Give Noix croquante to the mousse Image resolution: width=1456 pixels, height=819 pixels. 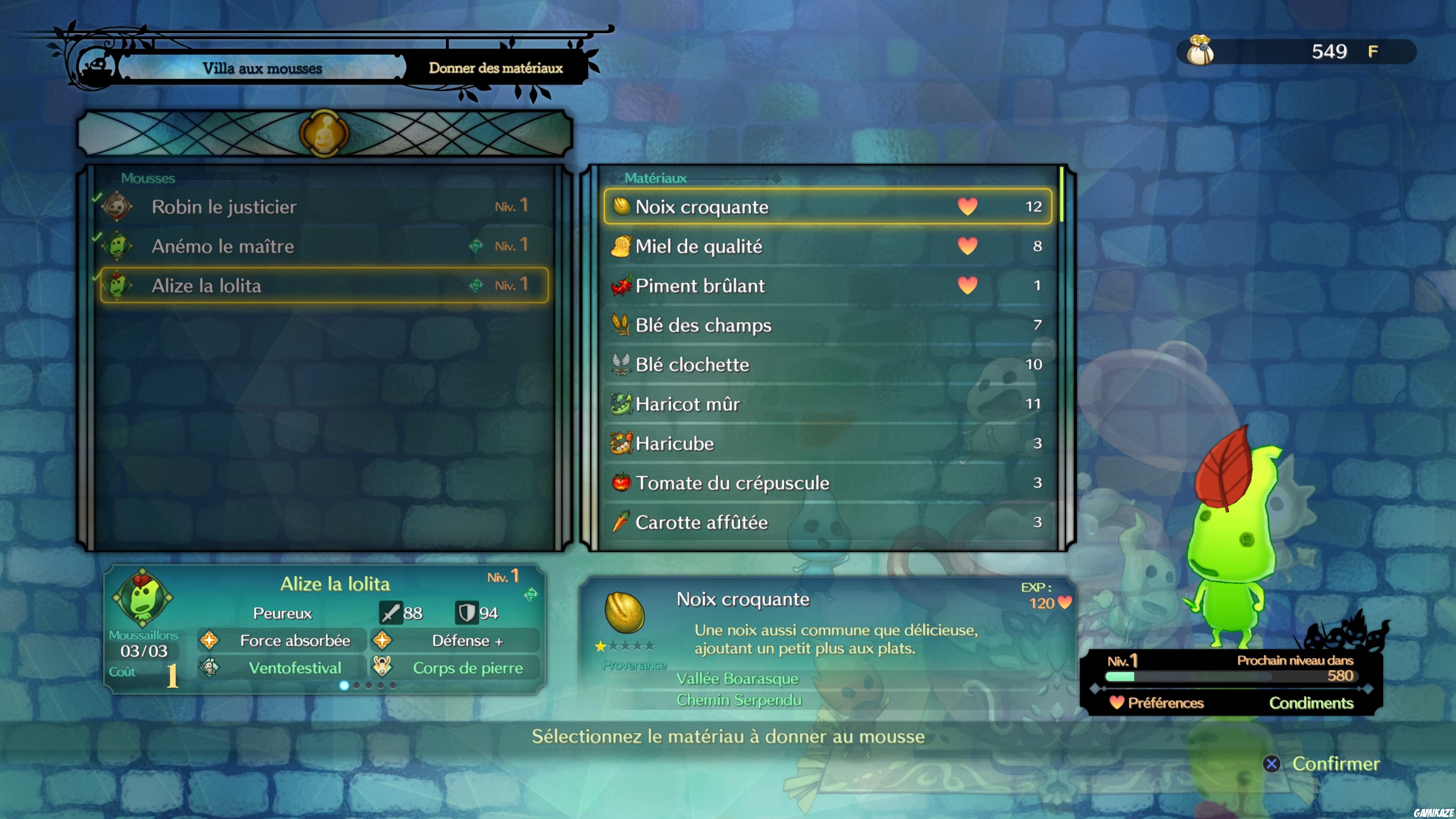point(827,207)
